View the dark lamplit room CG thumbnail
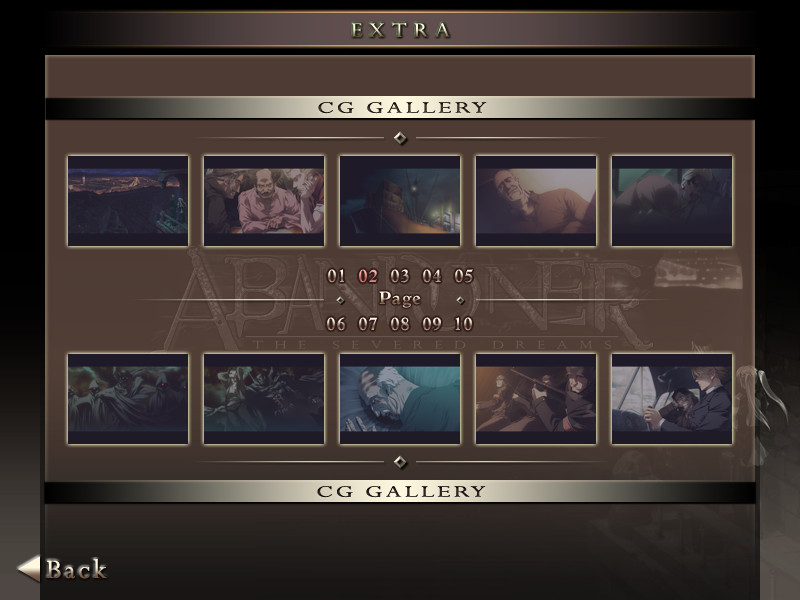The height and width of the screenshot is (600, 800). click(400, 201)
